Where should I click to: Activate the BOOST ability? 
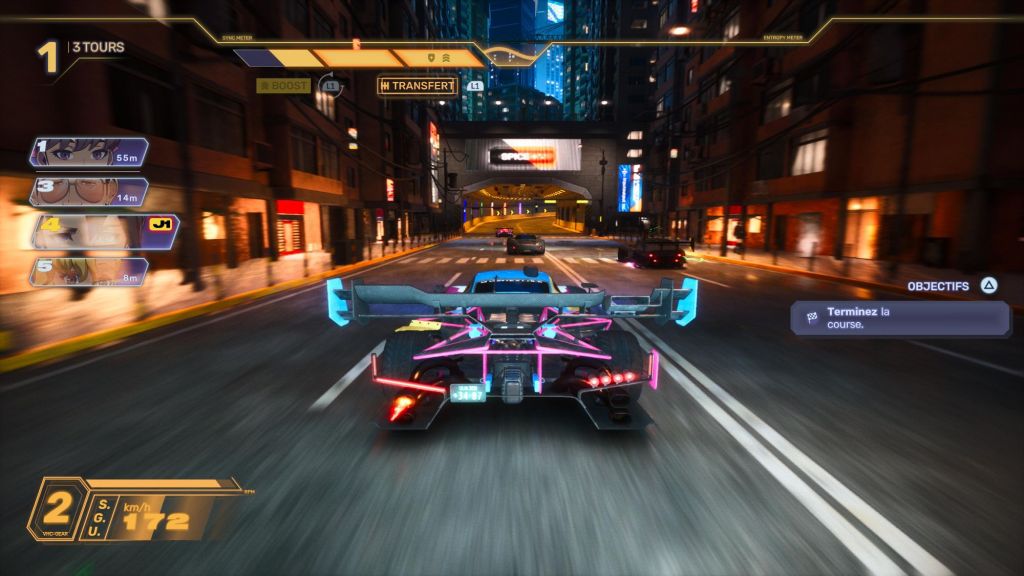point(284,86)
